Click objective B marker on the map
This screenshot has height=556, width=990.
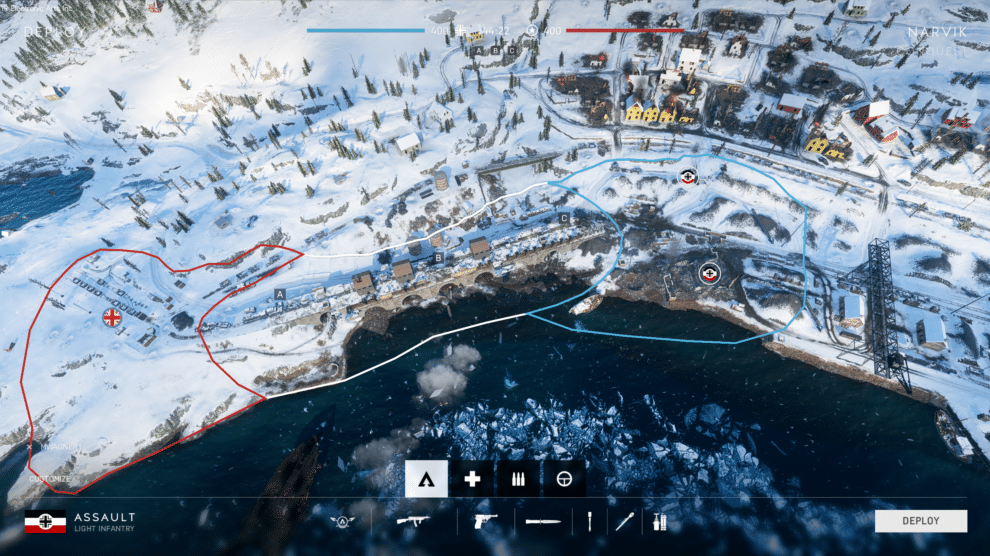[x=438, y=257]
